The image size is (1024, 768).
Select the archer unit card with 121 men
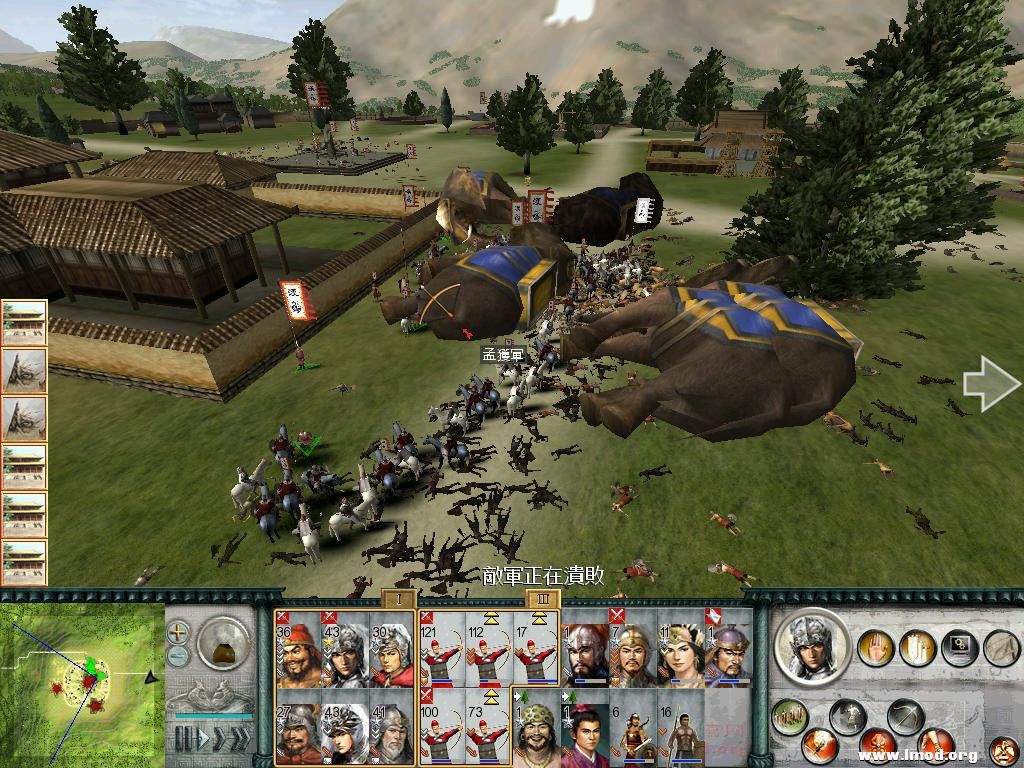[x=442, y=648]
